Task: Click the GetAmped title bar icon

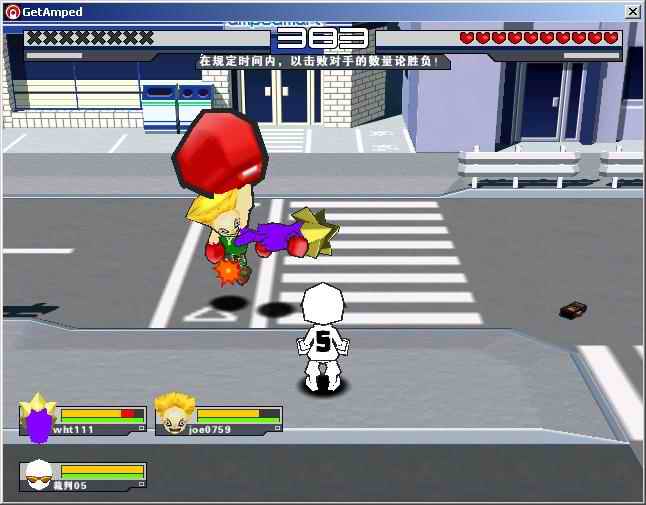Action: pos(11,11)
